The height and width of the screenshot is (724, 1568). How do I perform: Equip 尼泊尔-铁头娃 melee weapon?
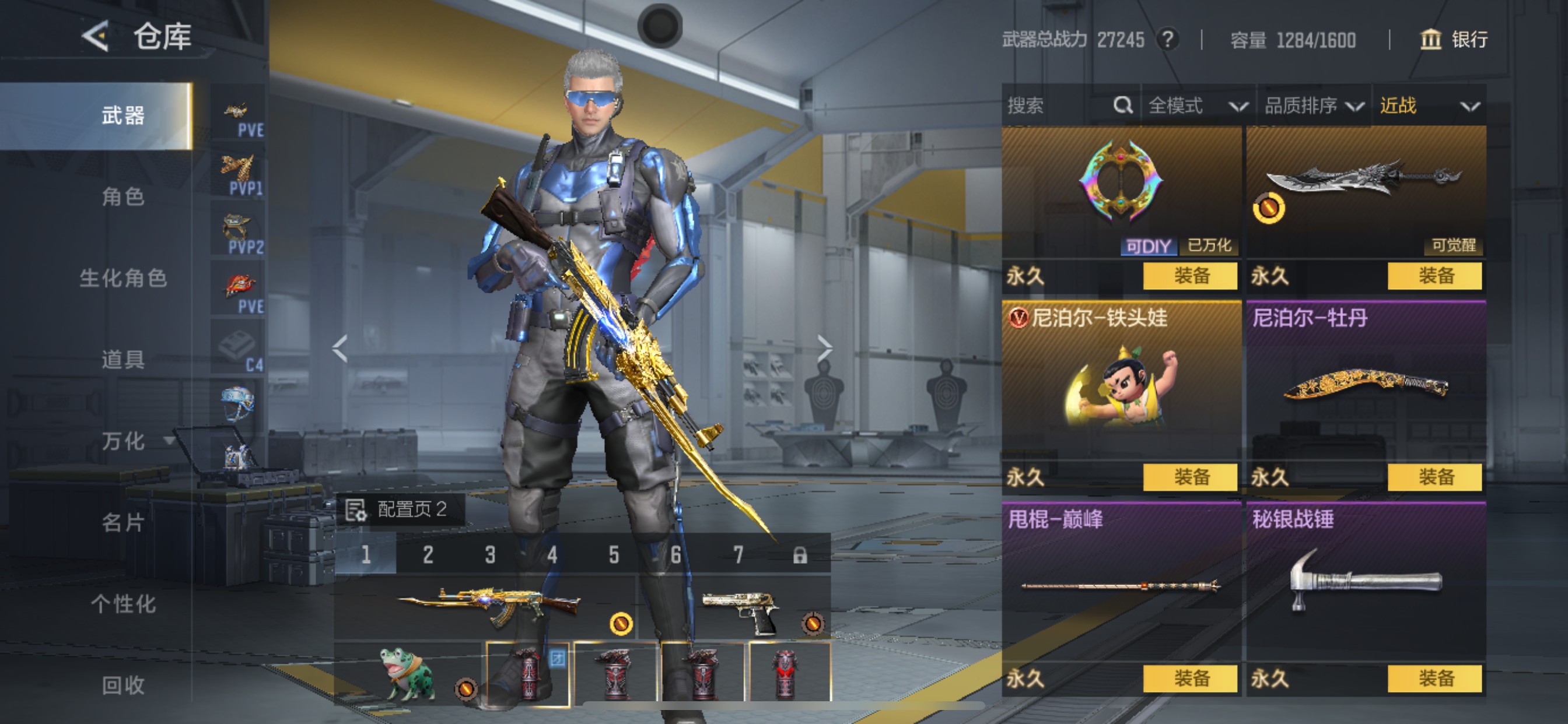pos(1190,477)
